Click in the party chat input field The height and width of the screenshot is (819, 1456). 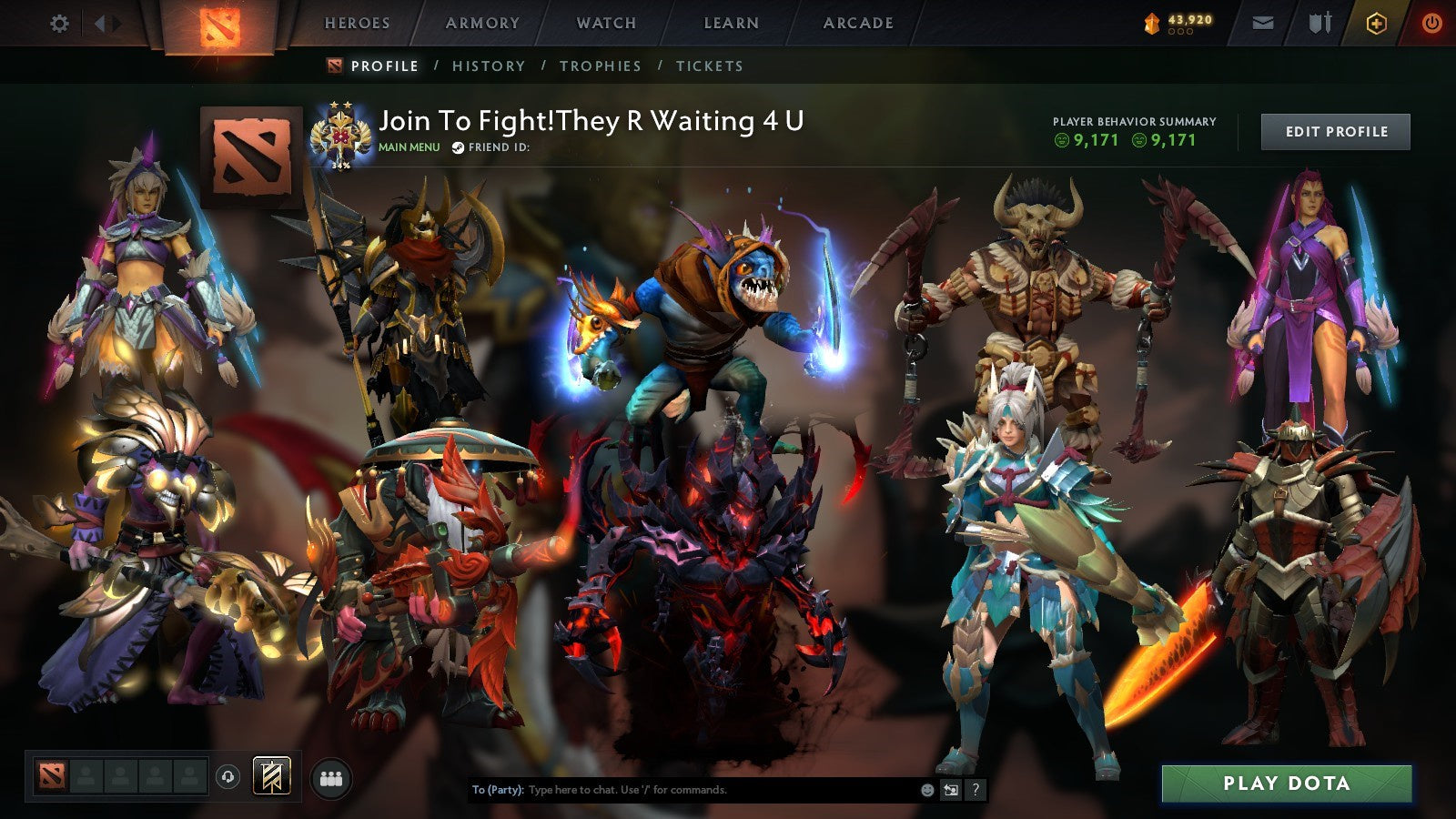pos(682,791)
